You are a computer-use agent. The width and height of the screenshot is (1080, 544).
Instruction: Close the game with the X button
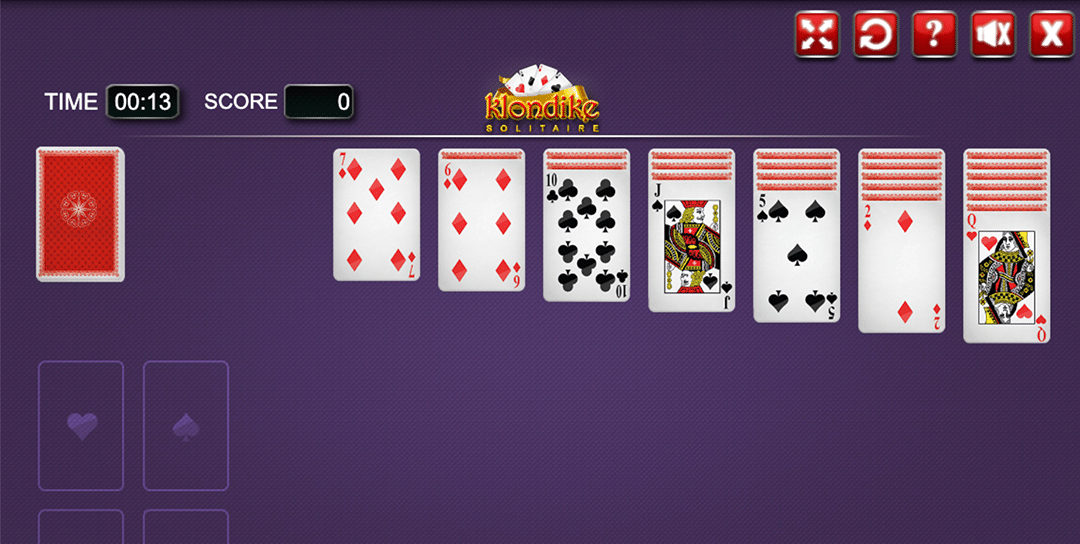(x=1051, y=35)
